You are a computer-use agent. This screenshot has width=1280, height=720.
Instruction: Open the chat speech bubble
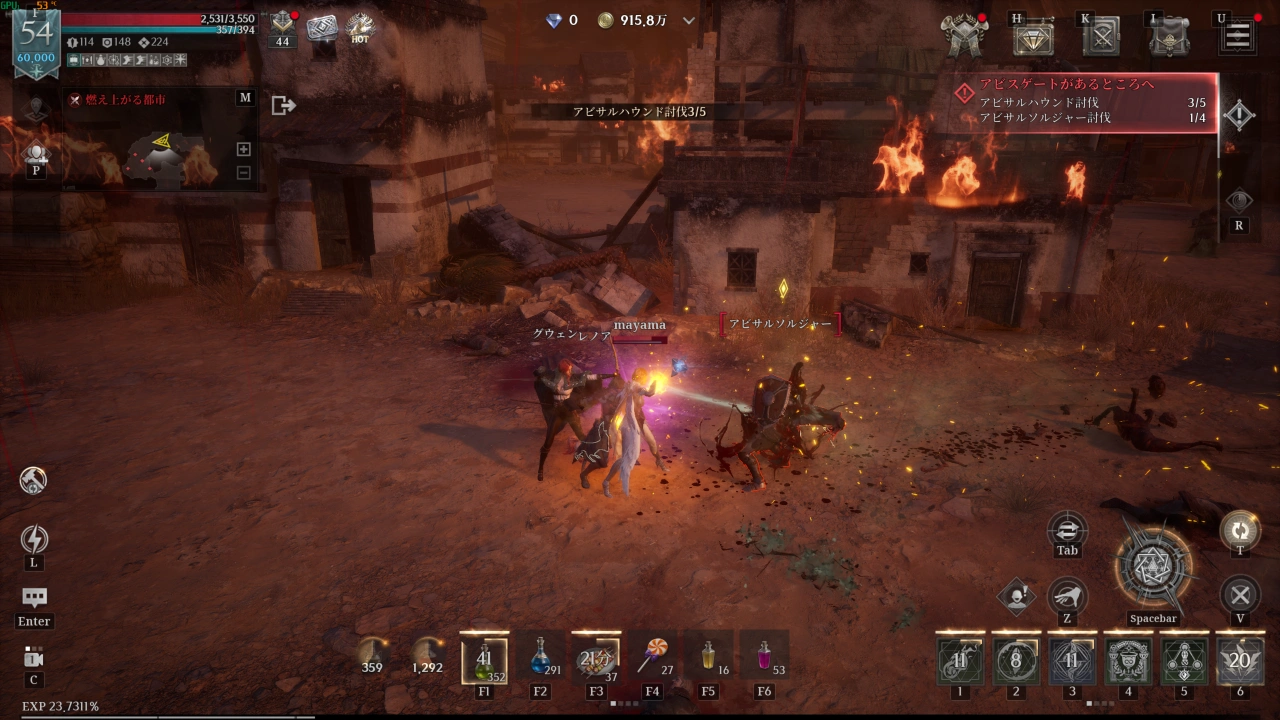(34, 598)
